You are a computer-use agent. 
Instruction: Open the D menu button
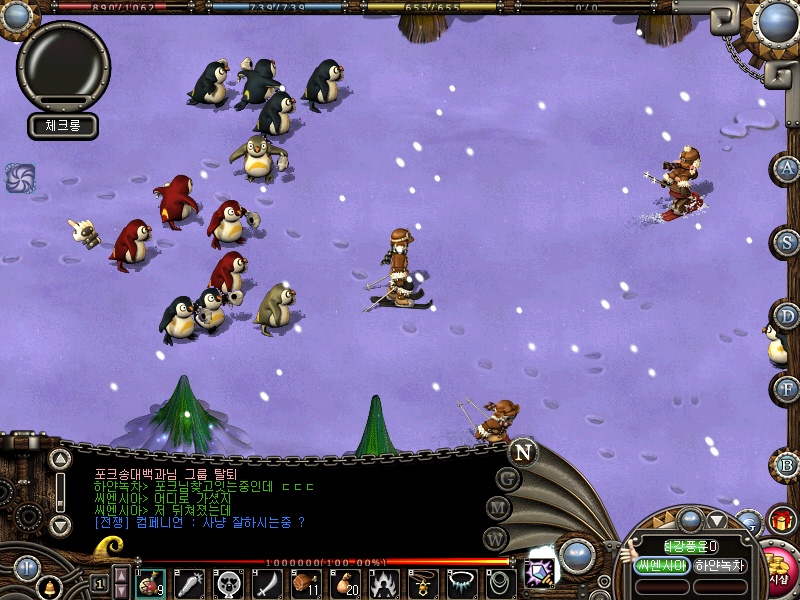[x=787, y=316]
